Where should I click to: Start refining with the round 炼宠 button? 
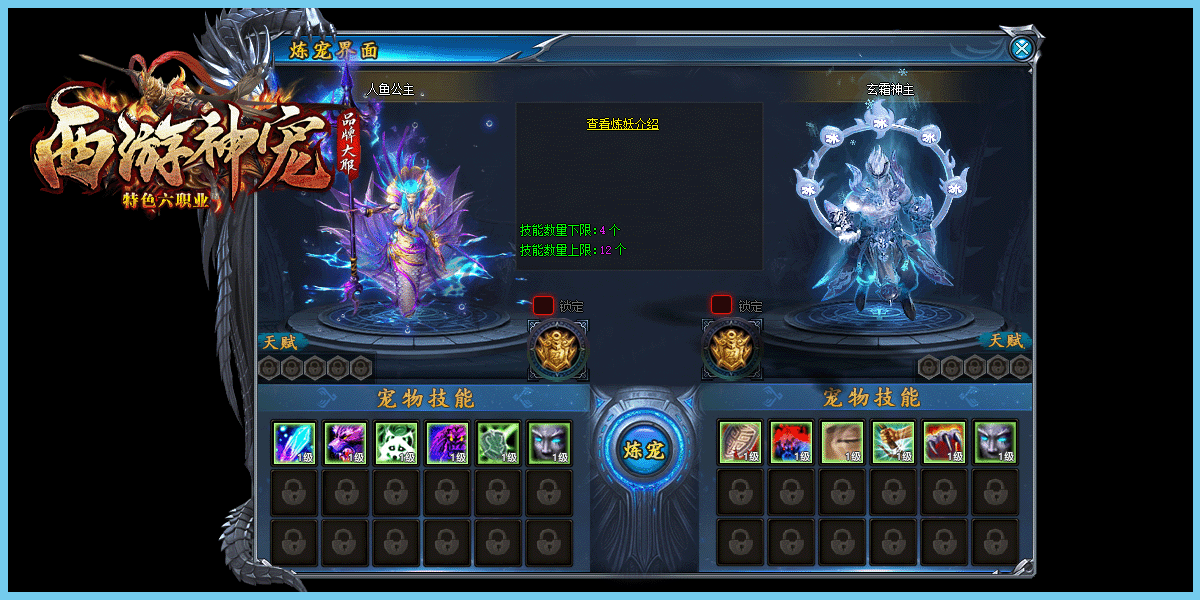coord(643,450)
